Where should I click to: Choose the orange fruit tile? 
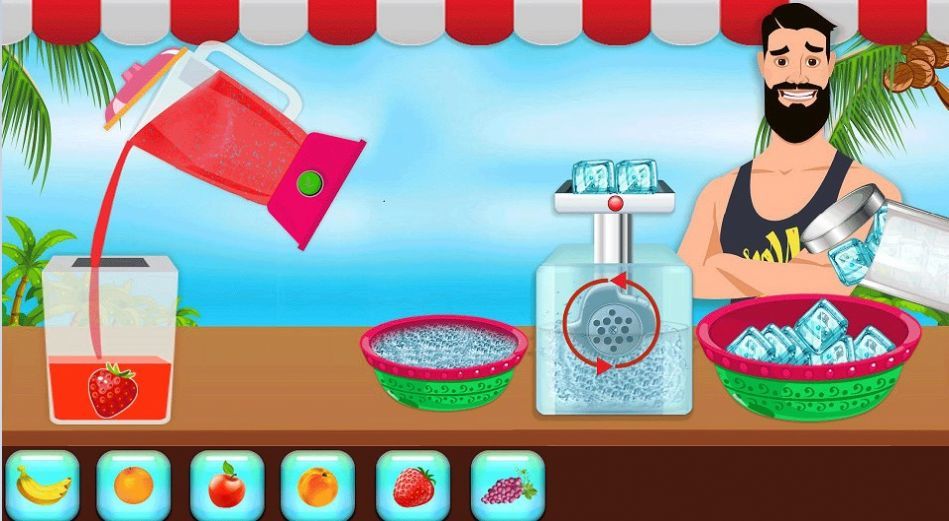[x=133, y=486]
